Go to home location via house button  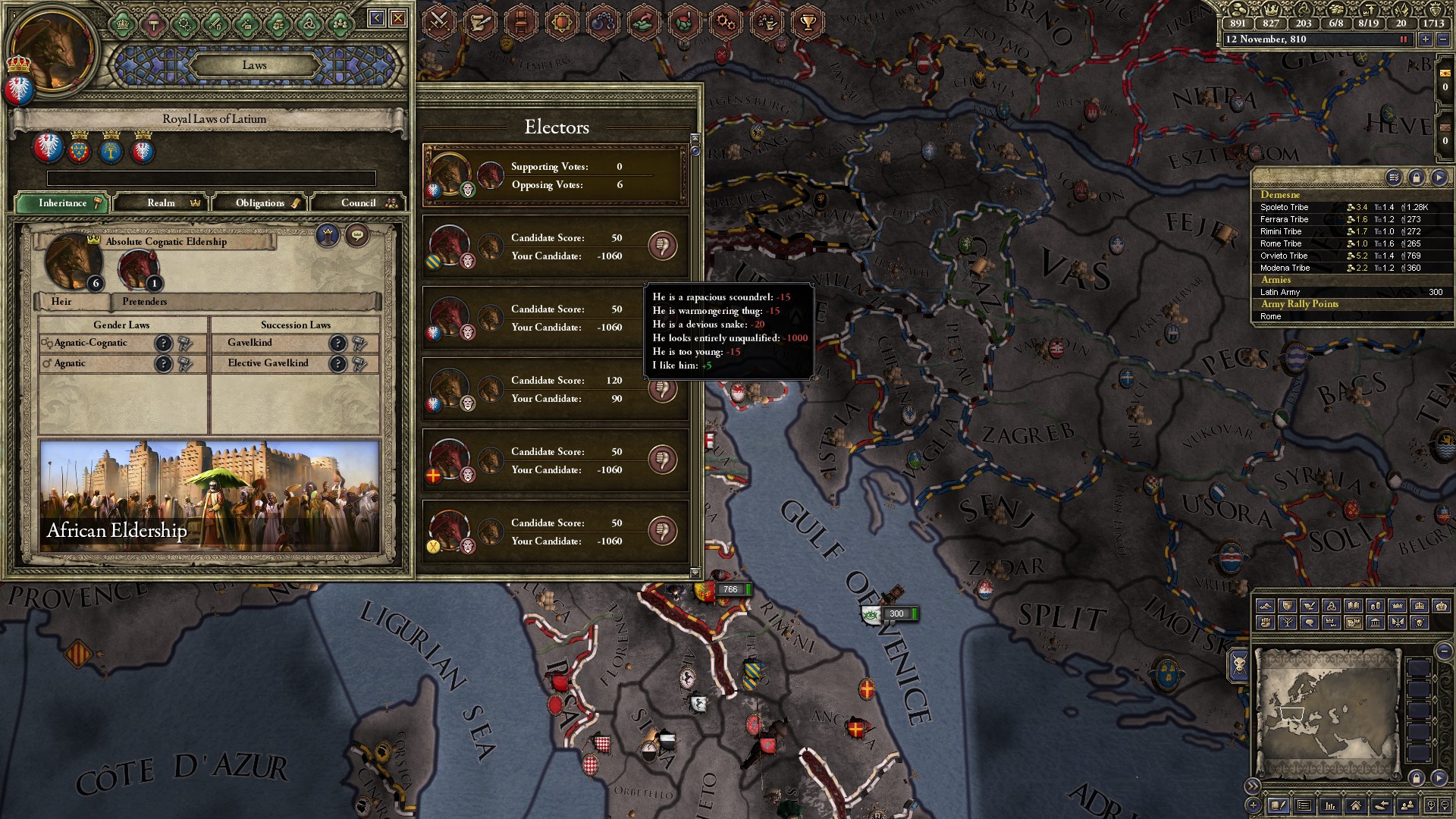1355,805
